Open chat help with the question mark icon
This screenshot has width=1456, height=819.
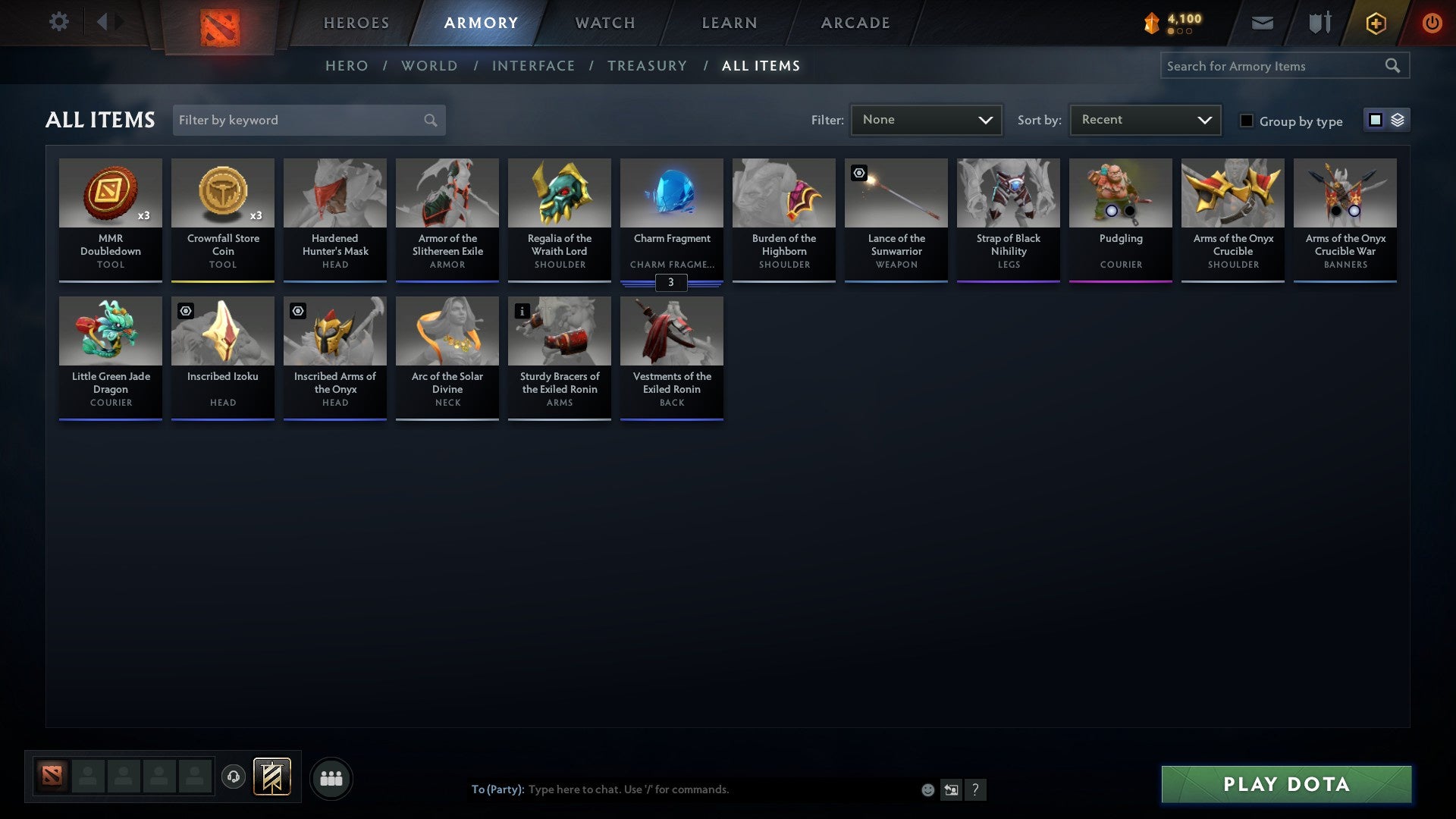click(x=976, y=789)
